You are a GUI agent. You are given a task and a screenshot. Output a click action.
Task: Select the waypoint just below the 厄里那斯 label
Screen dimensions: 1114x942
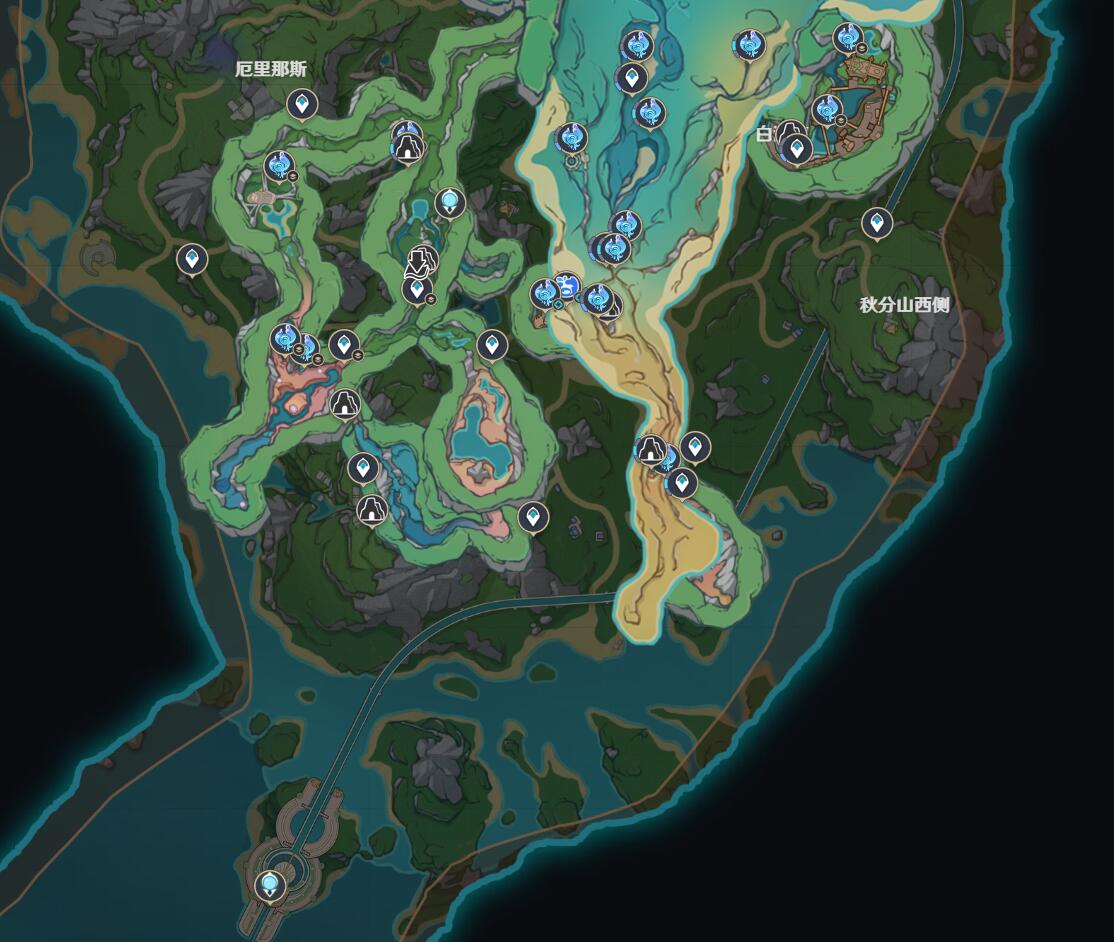[x=302, y=103]
